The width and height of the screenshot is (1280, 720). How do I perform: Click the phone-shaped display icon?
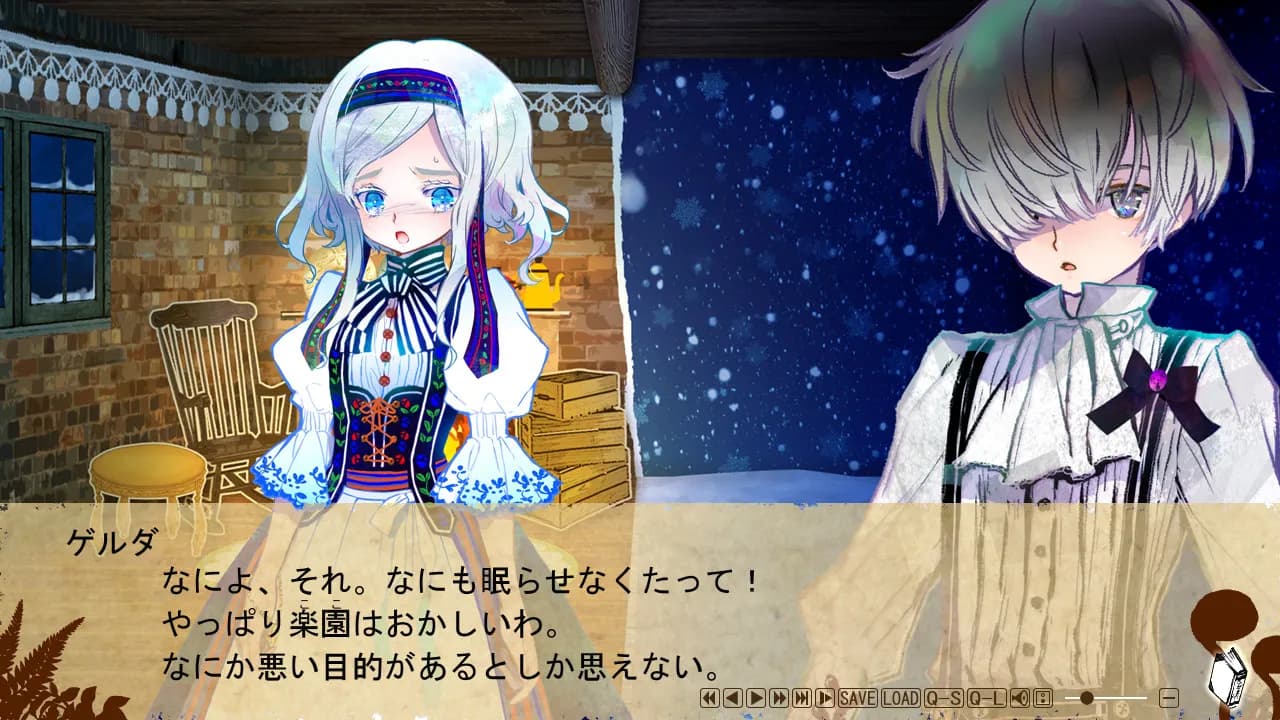coord(1045,701)
